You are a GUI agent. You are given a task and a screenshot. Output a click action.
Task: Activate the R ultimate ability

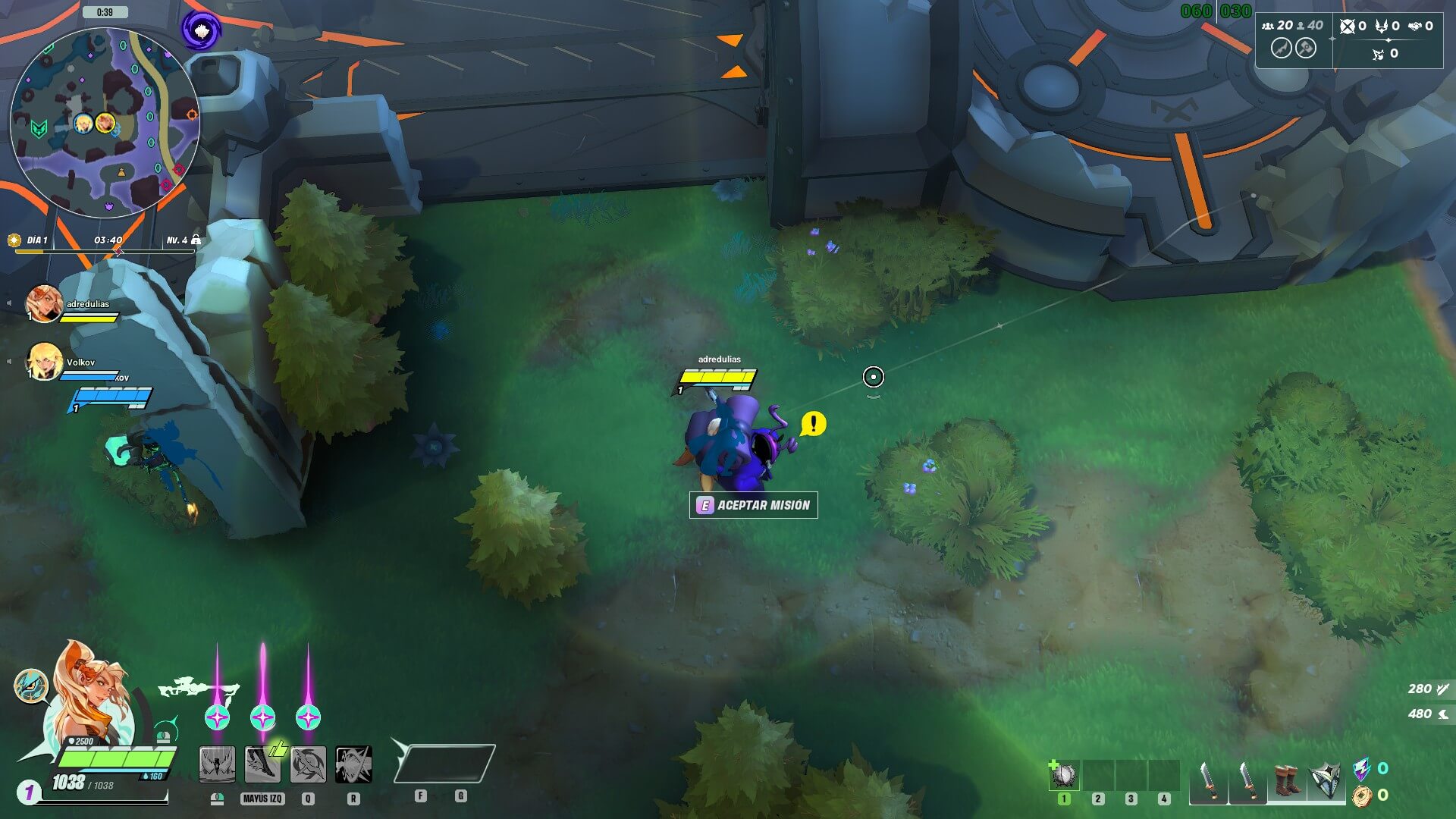[x=353, y=764]
